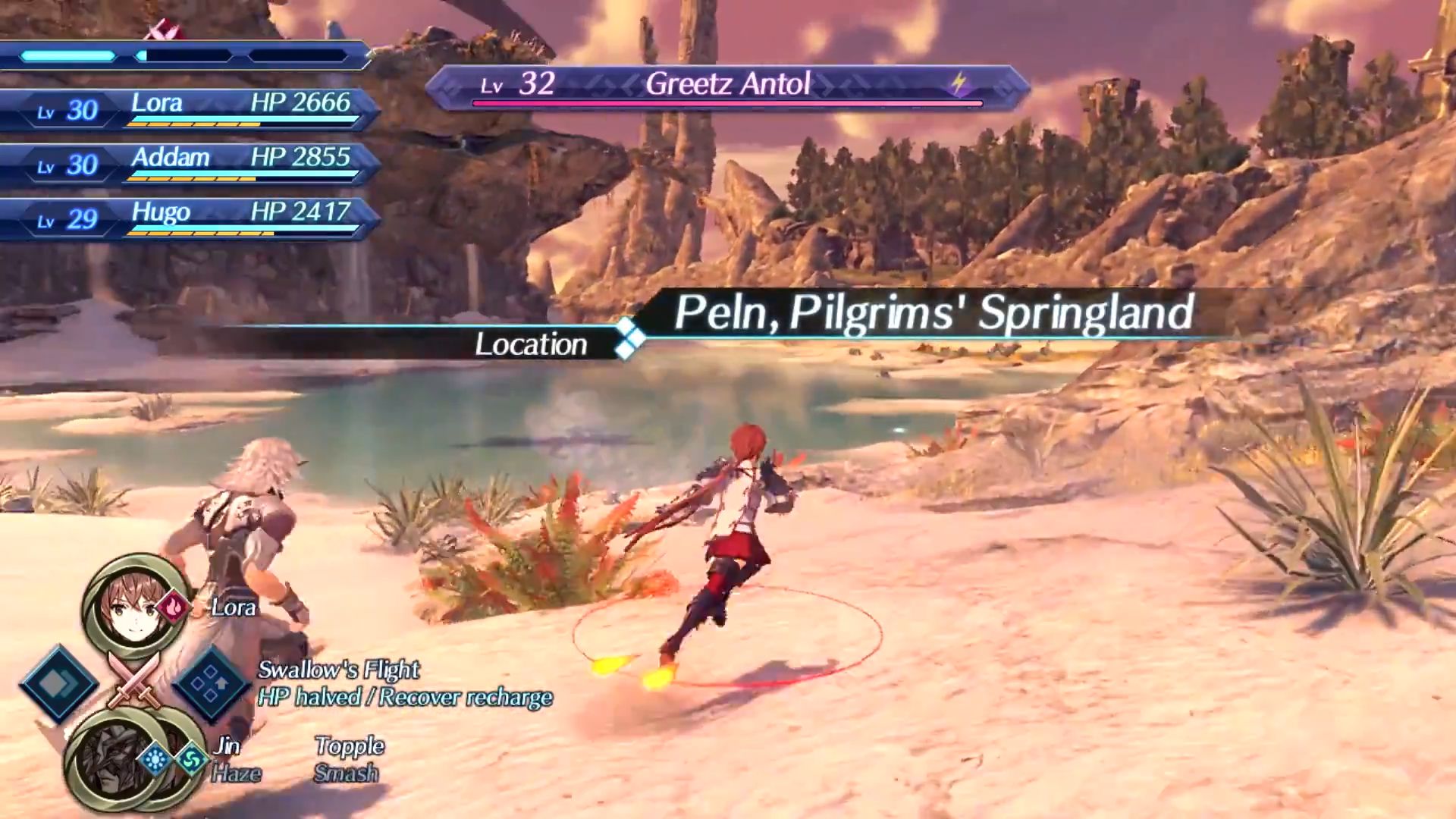Click Jin's ice element badge
Screen dimensions: 1456x819
[x=155, y=759]
